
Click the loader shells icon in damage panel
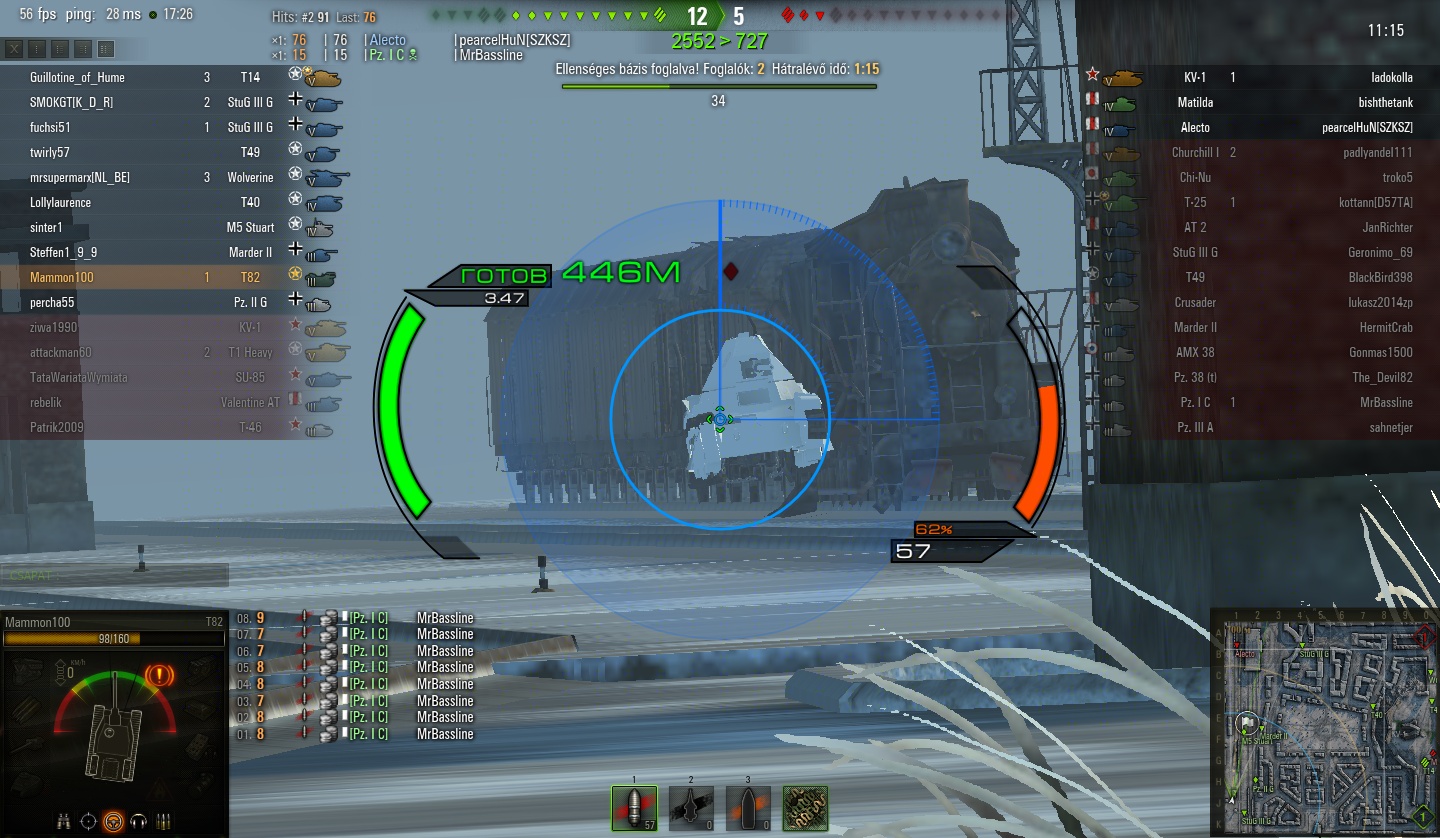[162, 821]
